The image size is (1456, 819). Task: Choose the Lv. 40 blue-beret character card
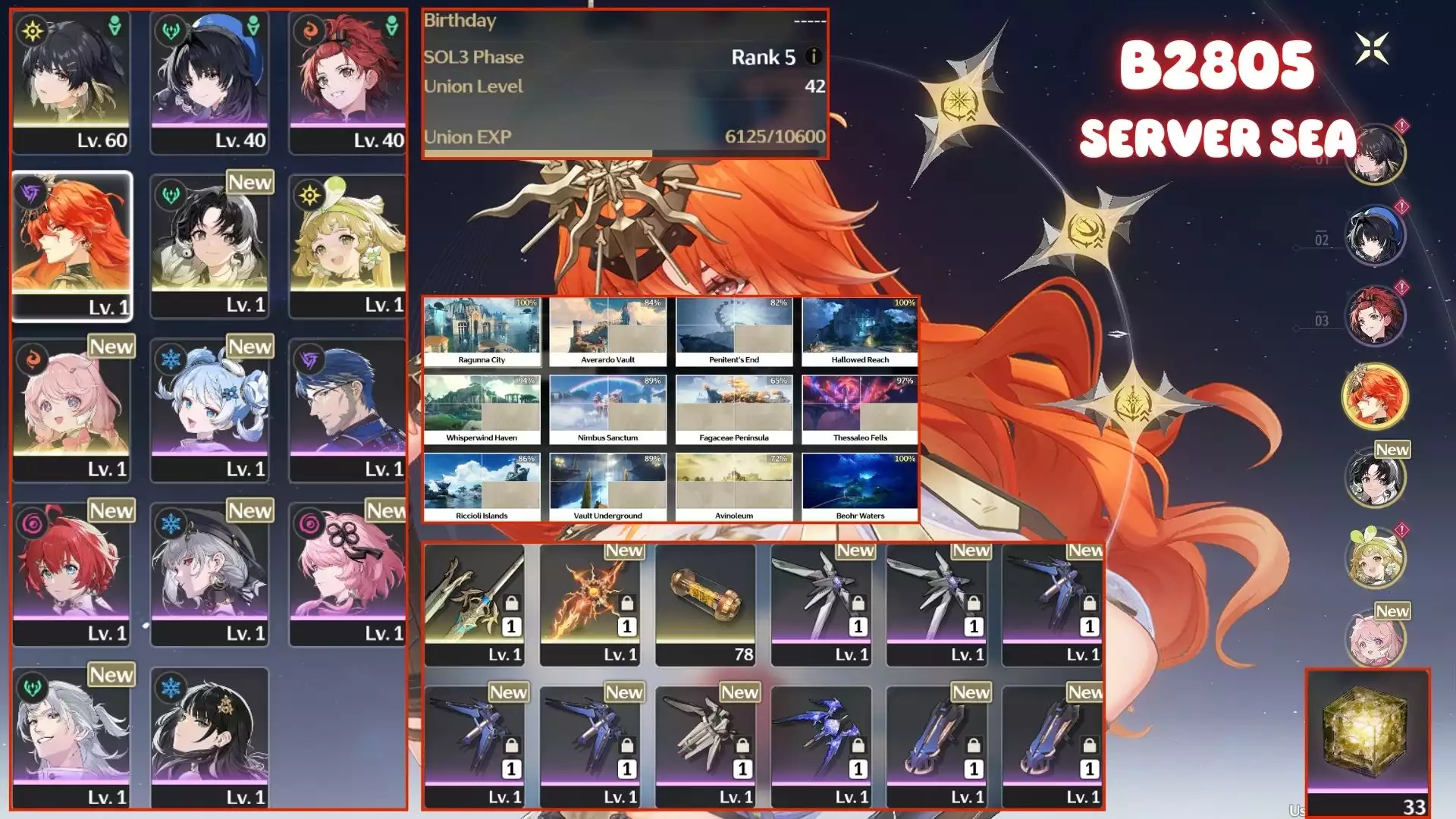click(209, 82)
